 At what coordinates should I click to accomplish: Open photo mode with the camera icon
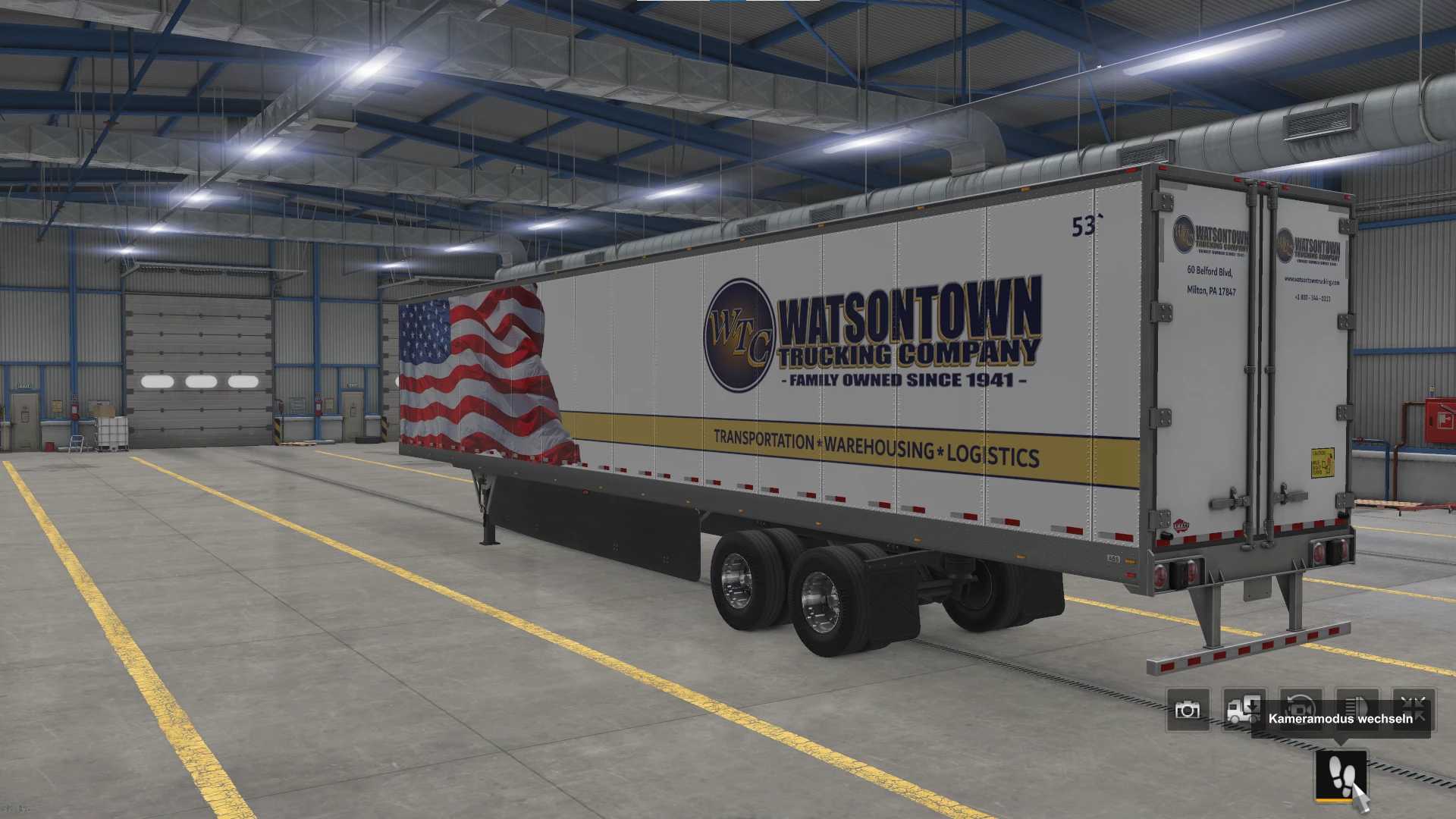click(x=1187, y=710)
